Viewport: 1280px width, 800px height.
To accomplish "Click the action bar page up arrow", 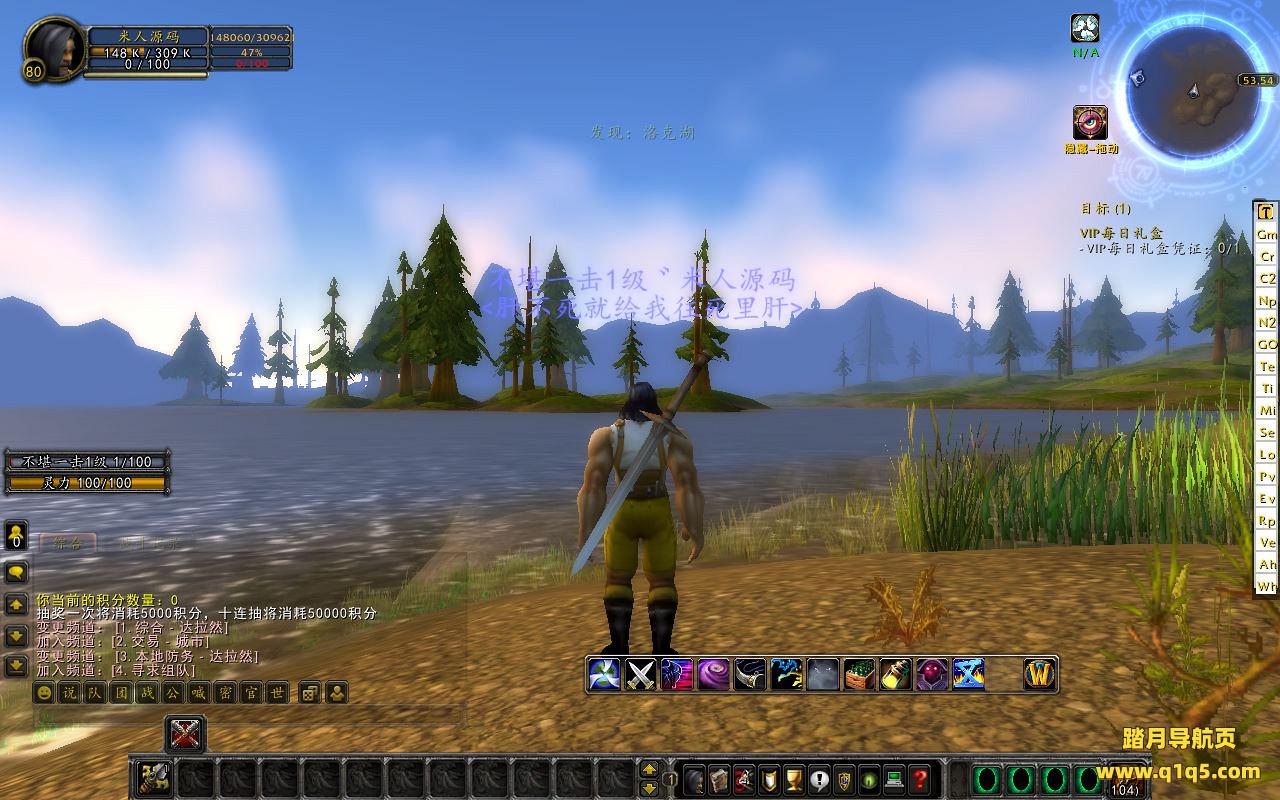I will pos(649,769).
